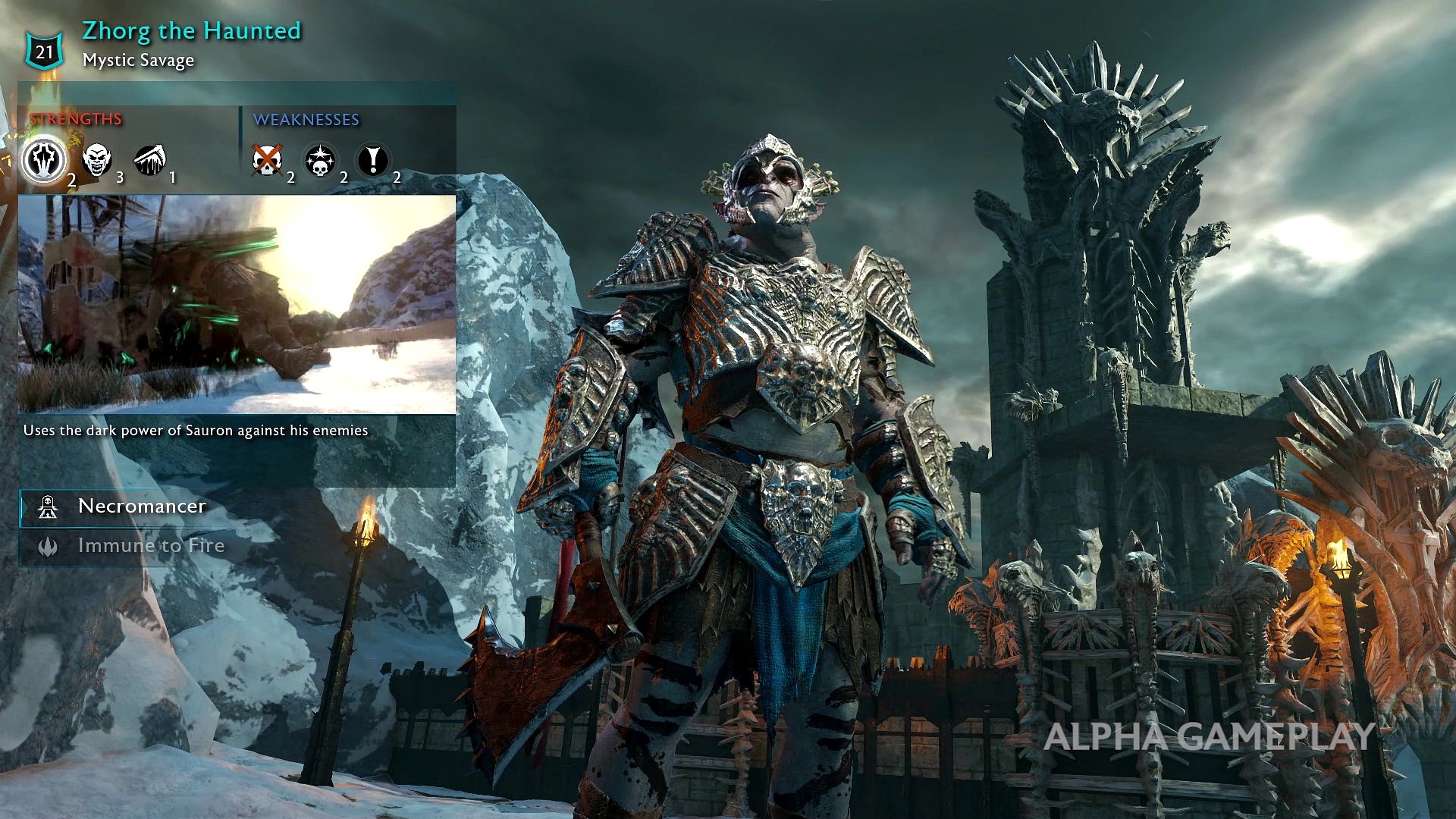Select the highlighted Sauron tower strength icon
The width and height of the screenshot is (1456, 819).
(x=44, y=160)
